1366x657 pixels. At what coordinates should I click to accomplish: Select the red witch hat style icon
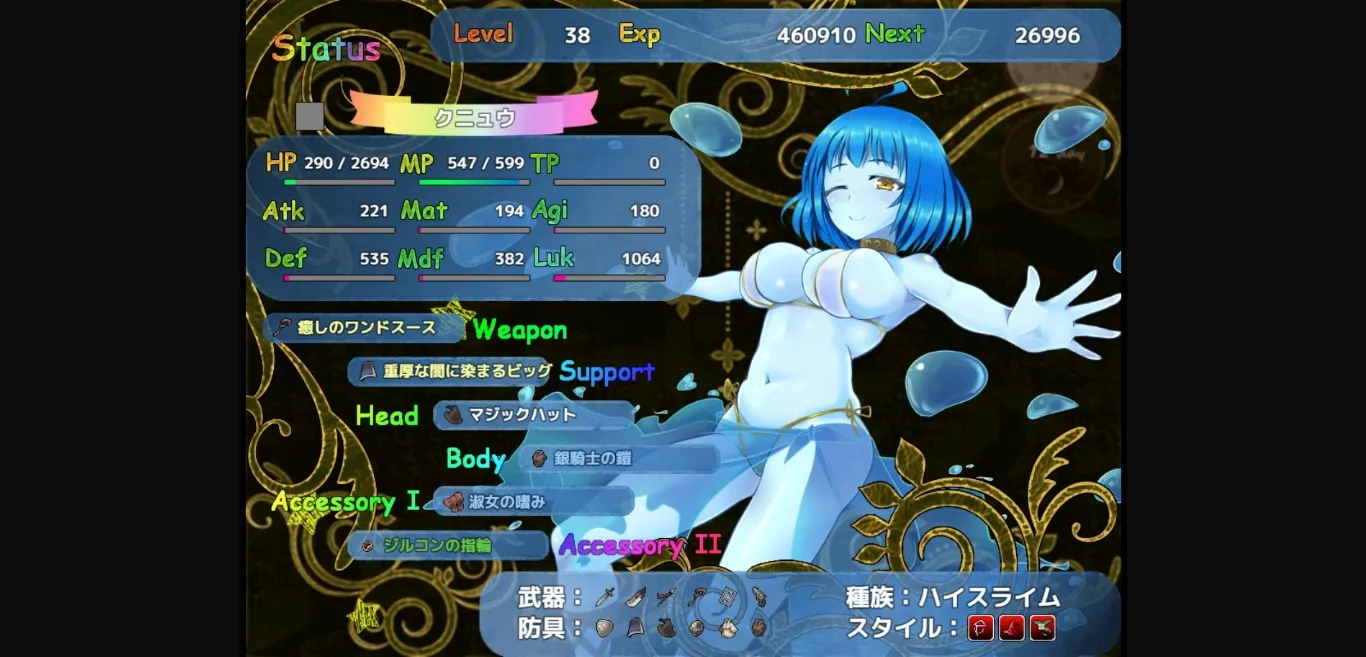[x=1012, y=628]
